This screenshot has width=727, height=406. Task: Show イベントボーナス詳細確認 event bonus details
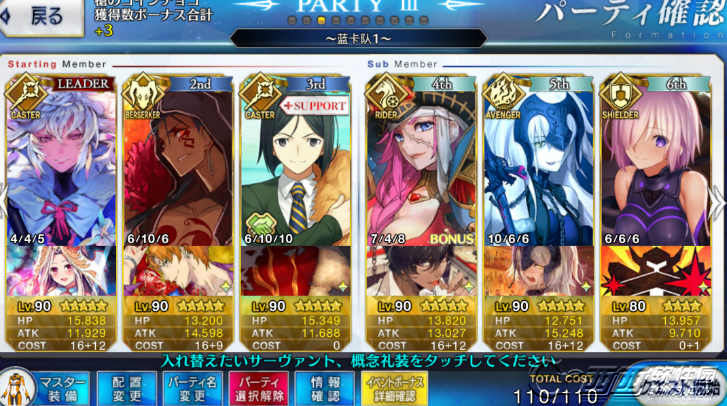394,388
